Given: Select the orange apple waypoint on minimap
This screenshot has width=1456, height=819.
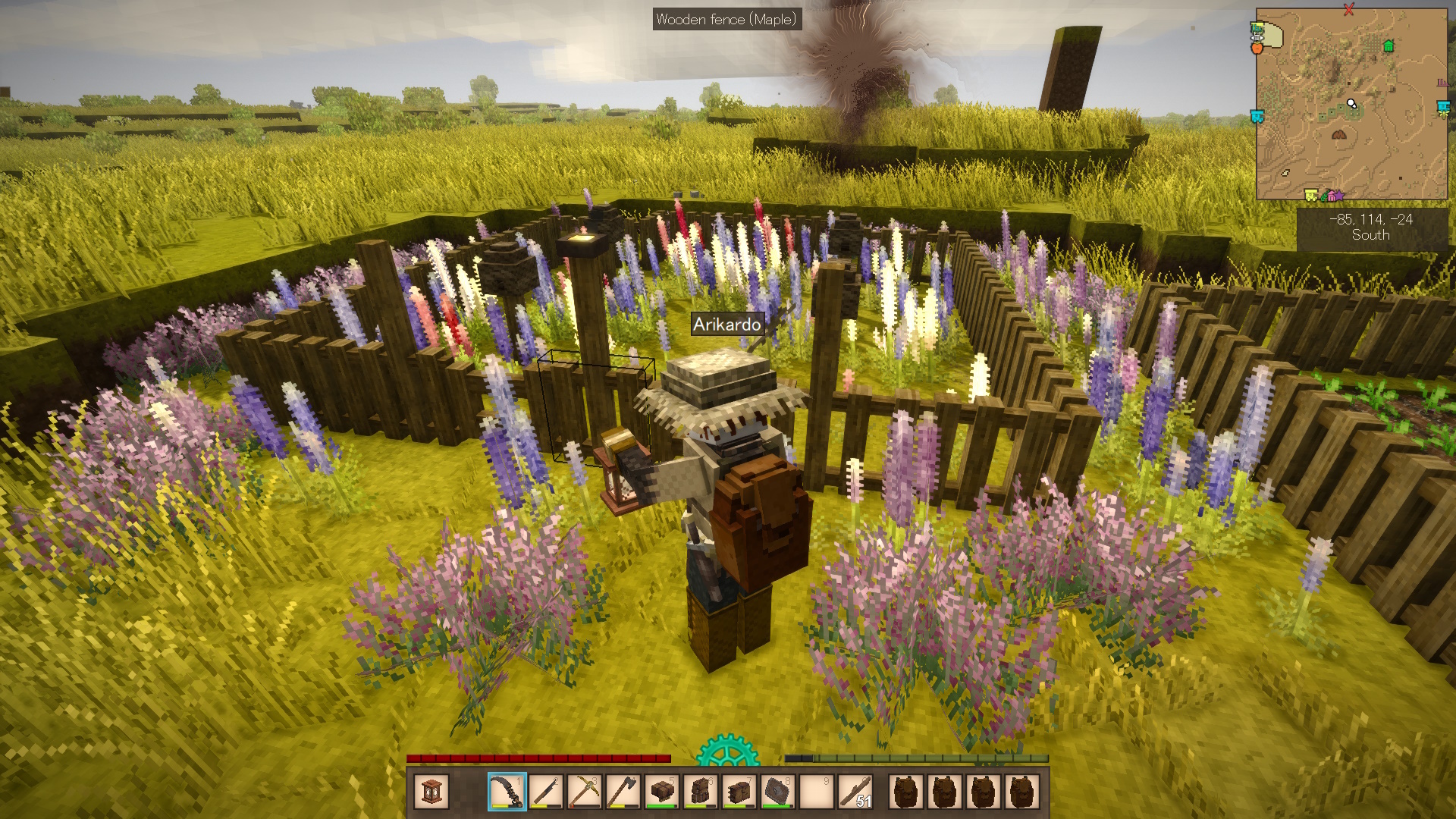Looking at the screenshot, I should (x=1257, y=48).
